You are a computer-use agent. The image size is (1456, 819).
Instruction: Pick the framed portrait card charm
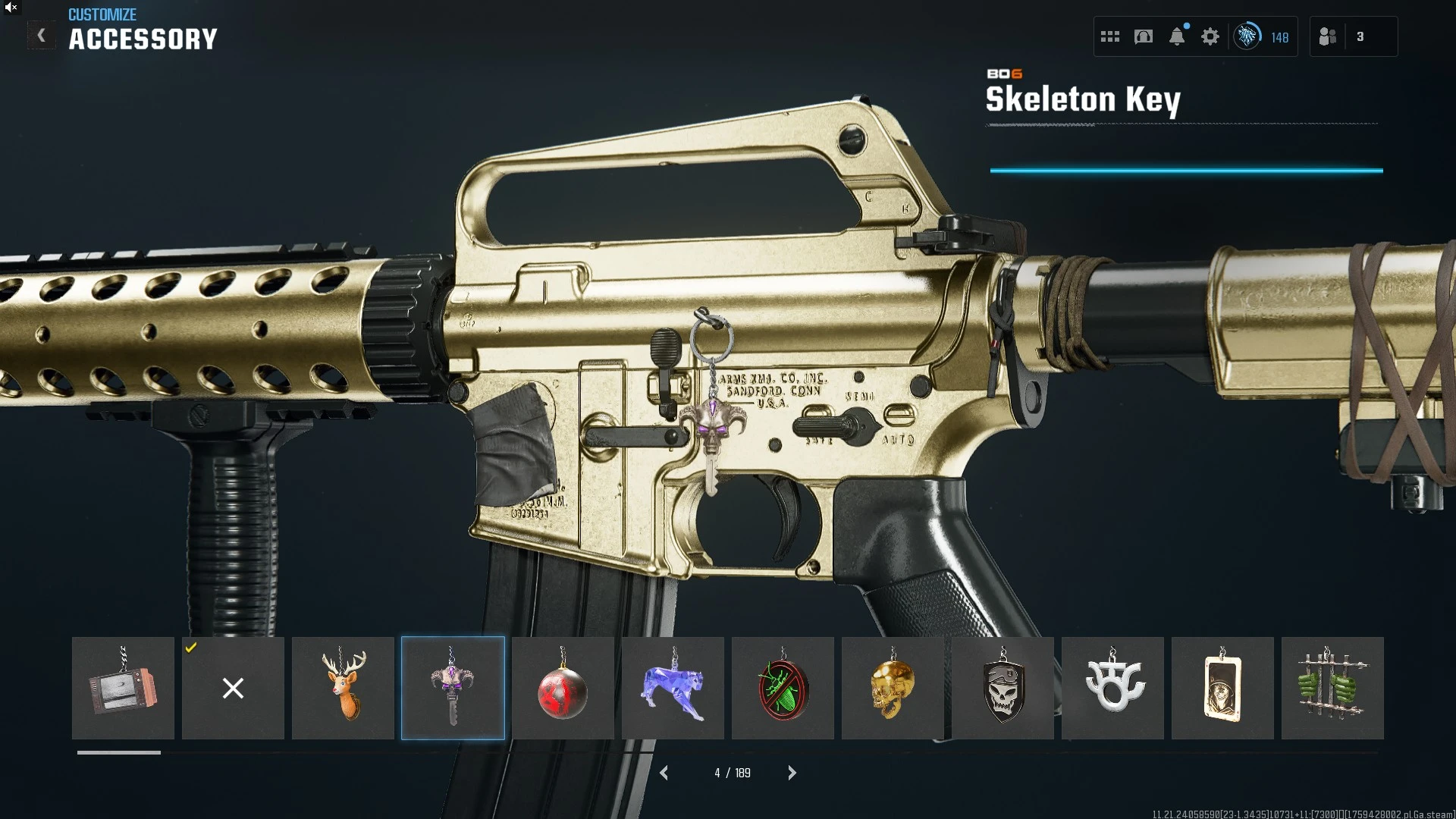[1222, 688]
